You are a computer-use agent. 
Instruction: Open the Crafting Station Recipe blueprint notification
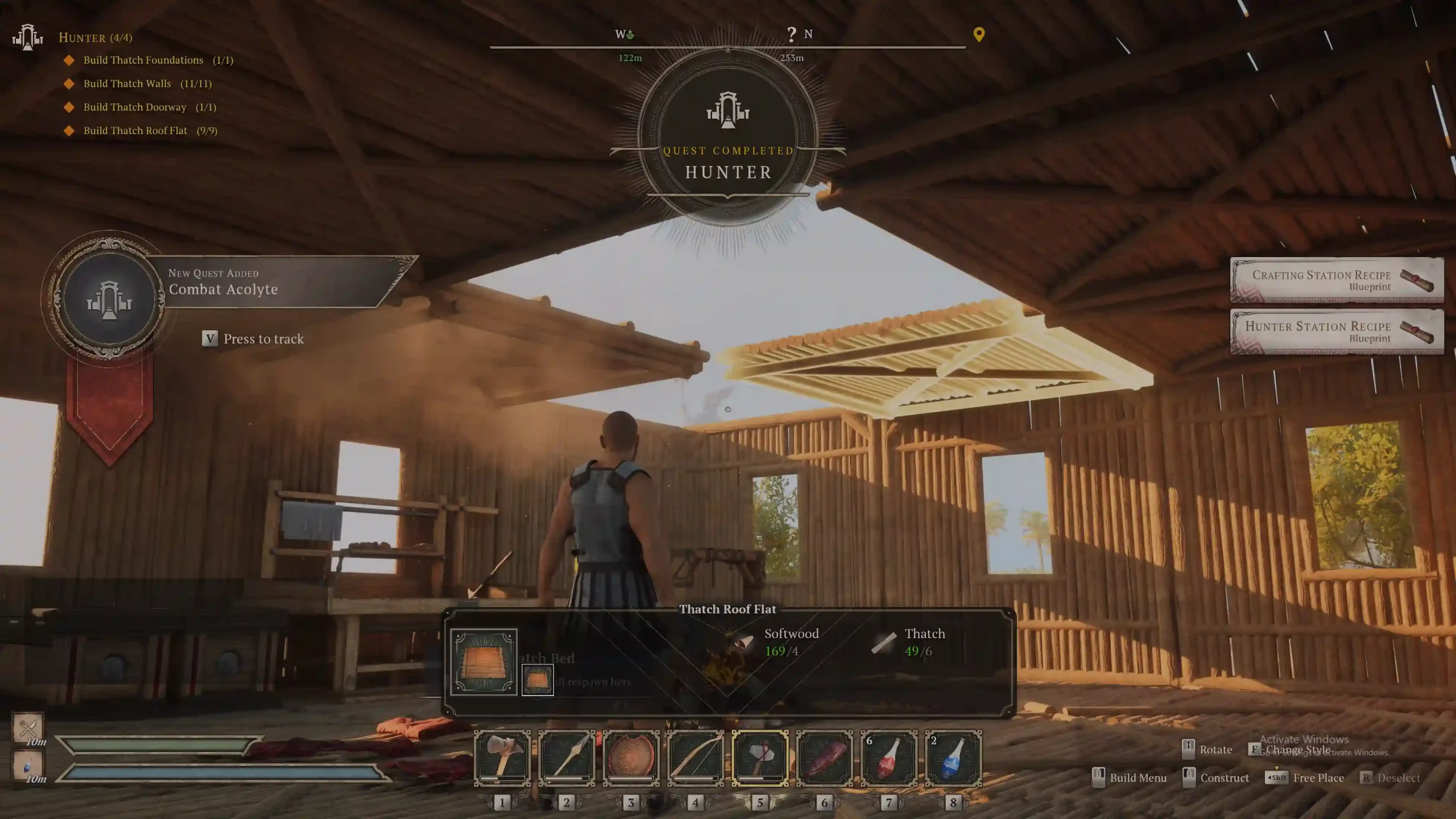point(1337,280)
